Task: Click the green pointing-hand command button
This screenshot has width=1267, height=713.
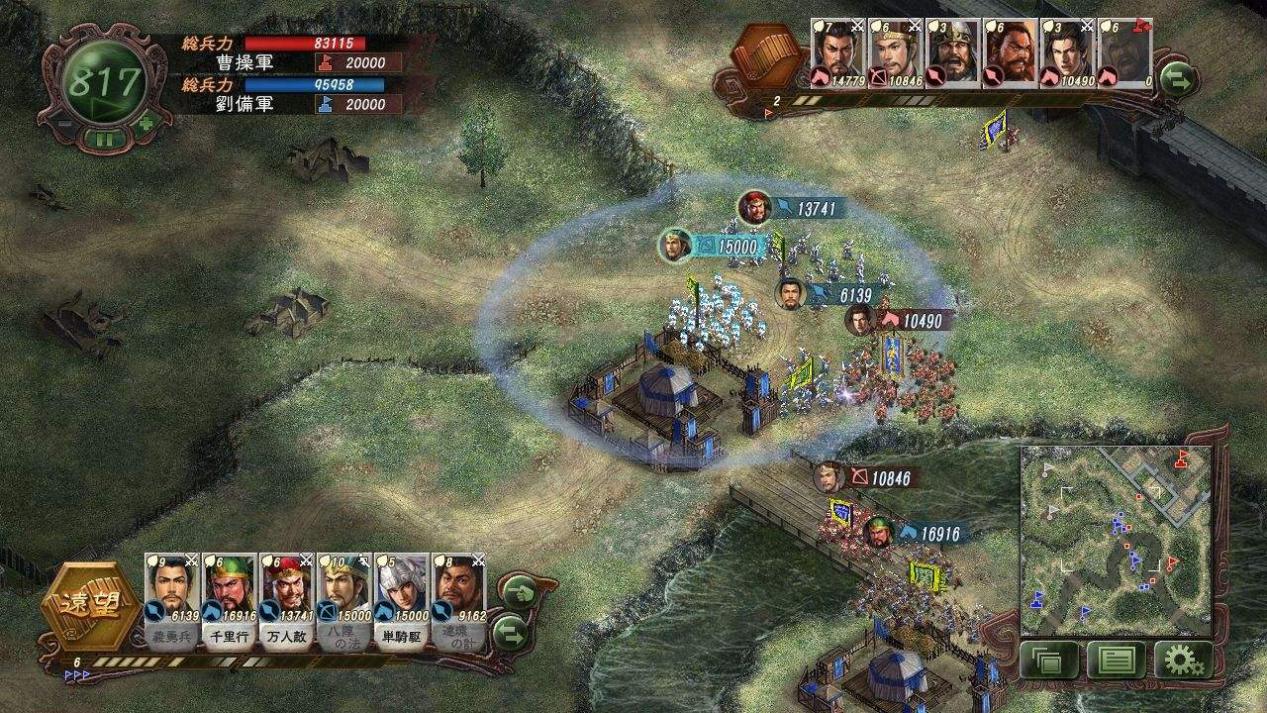Action: tap(518, 593)
